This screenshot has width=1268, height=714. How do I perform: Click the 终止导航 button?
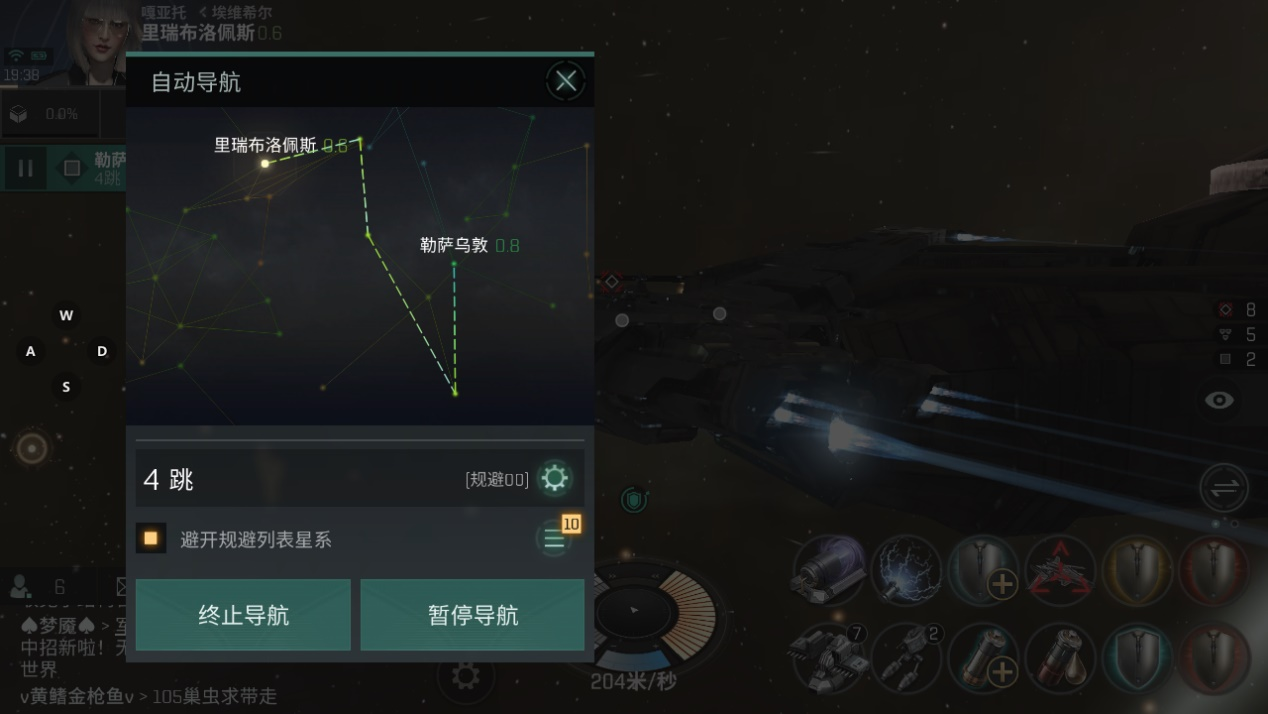pos(243,615)
